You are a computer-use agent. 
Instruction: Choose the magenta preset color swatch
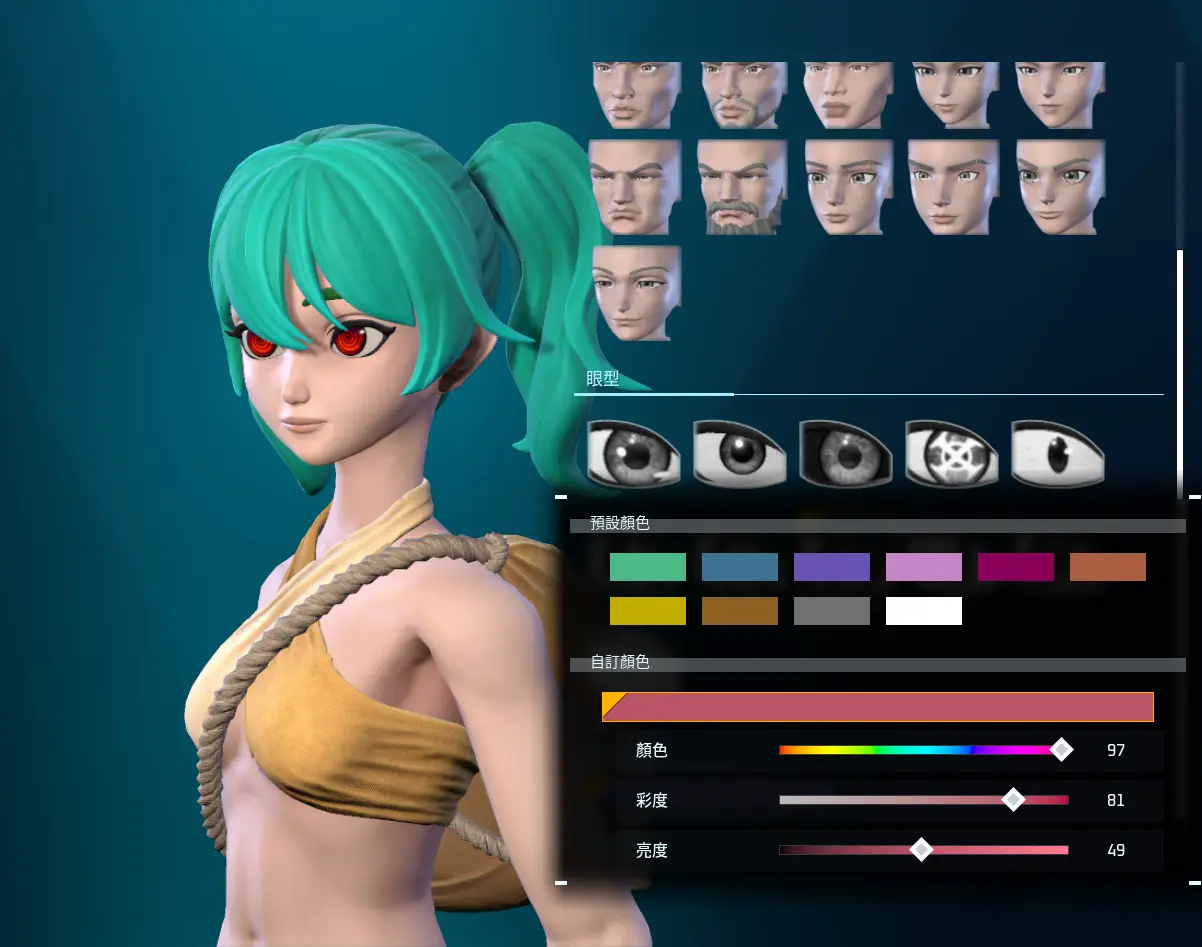point(1015,567)
